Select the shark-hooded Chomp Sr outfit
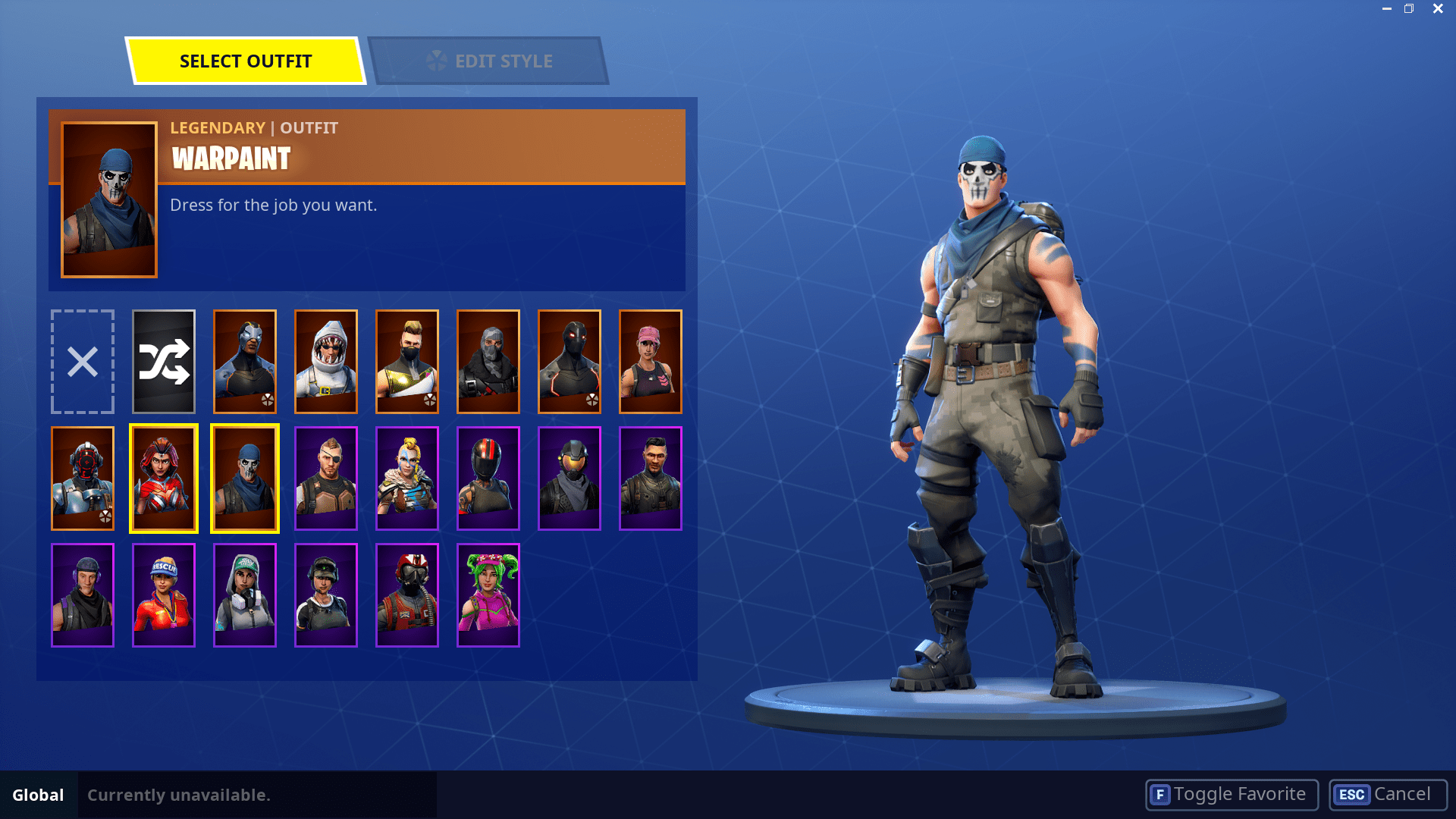 click(326, 362)
